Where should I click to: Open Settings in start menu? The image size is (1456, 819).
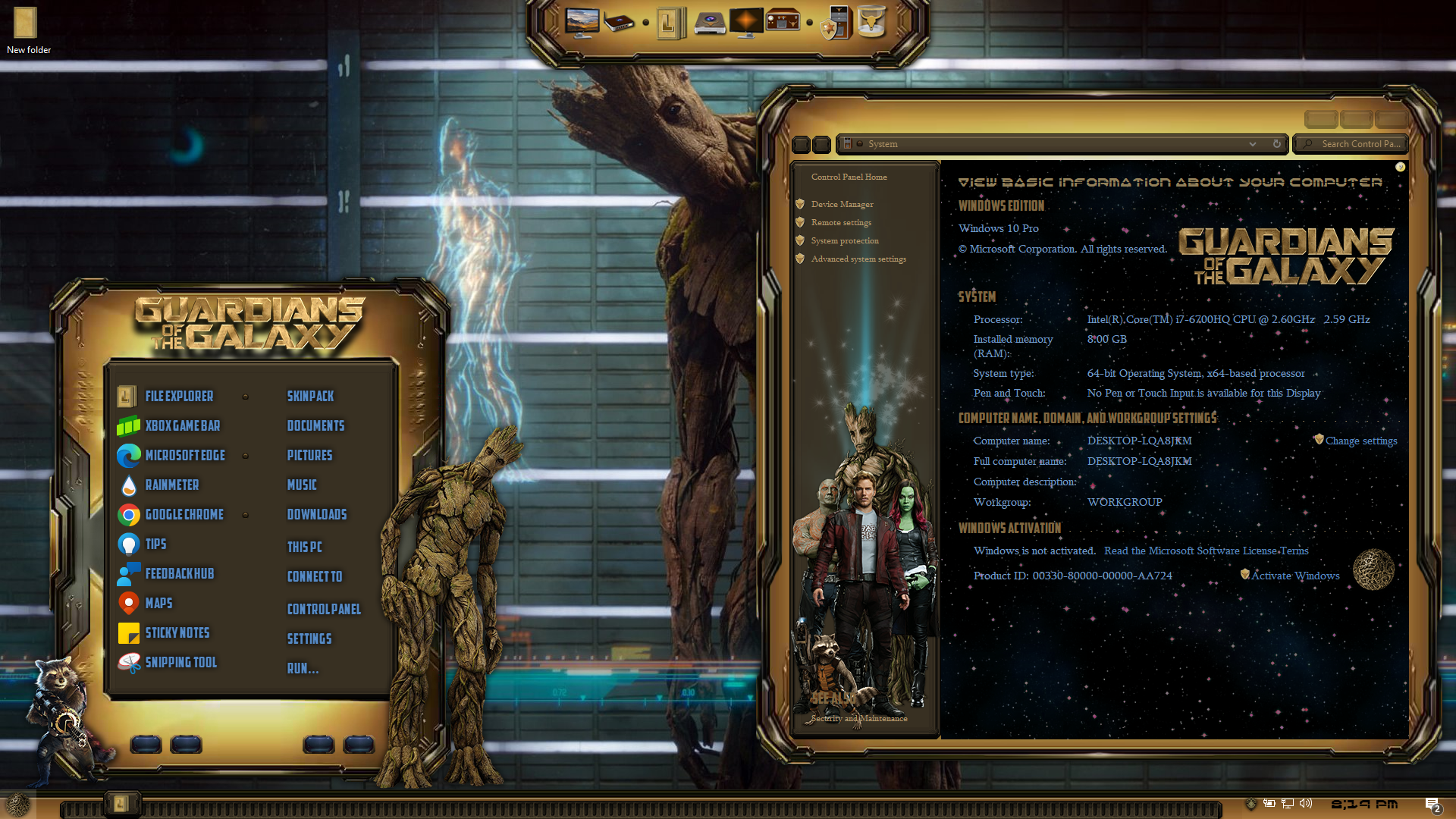[309, 639]
